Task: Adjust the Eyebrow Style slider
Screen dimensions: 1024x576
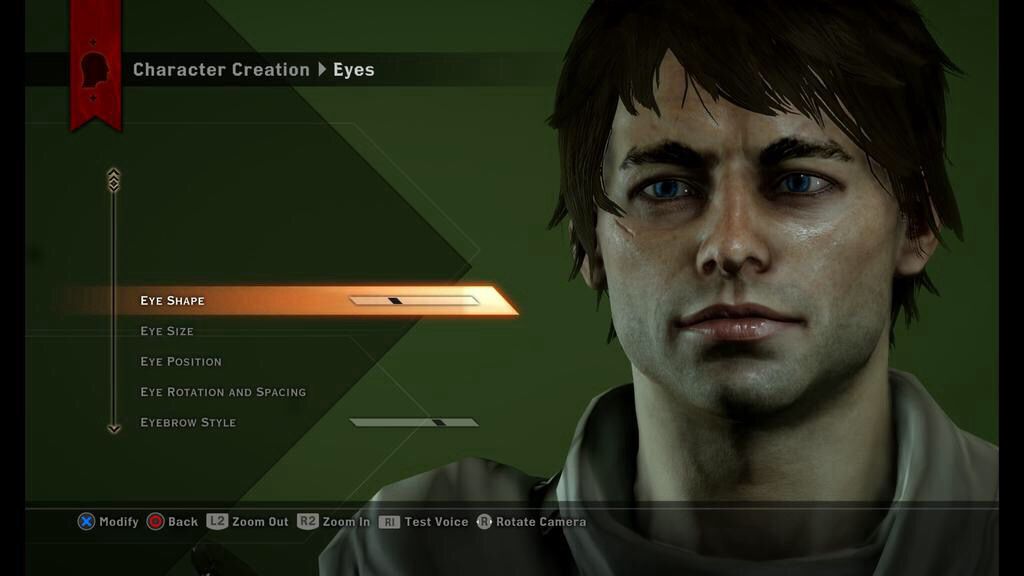Action: 413,422
